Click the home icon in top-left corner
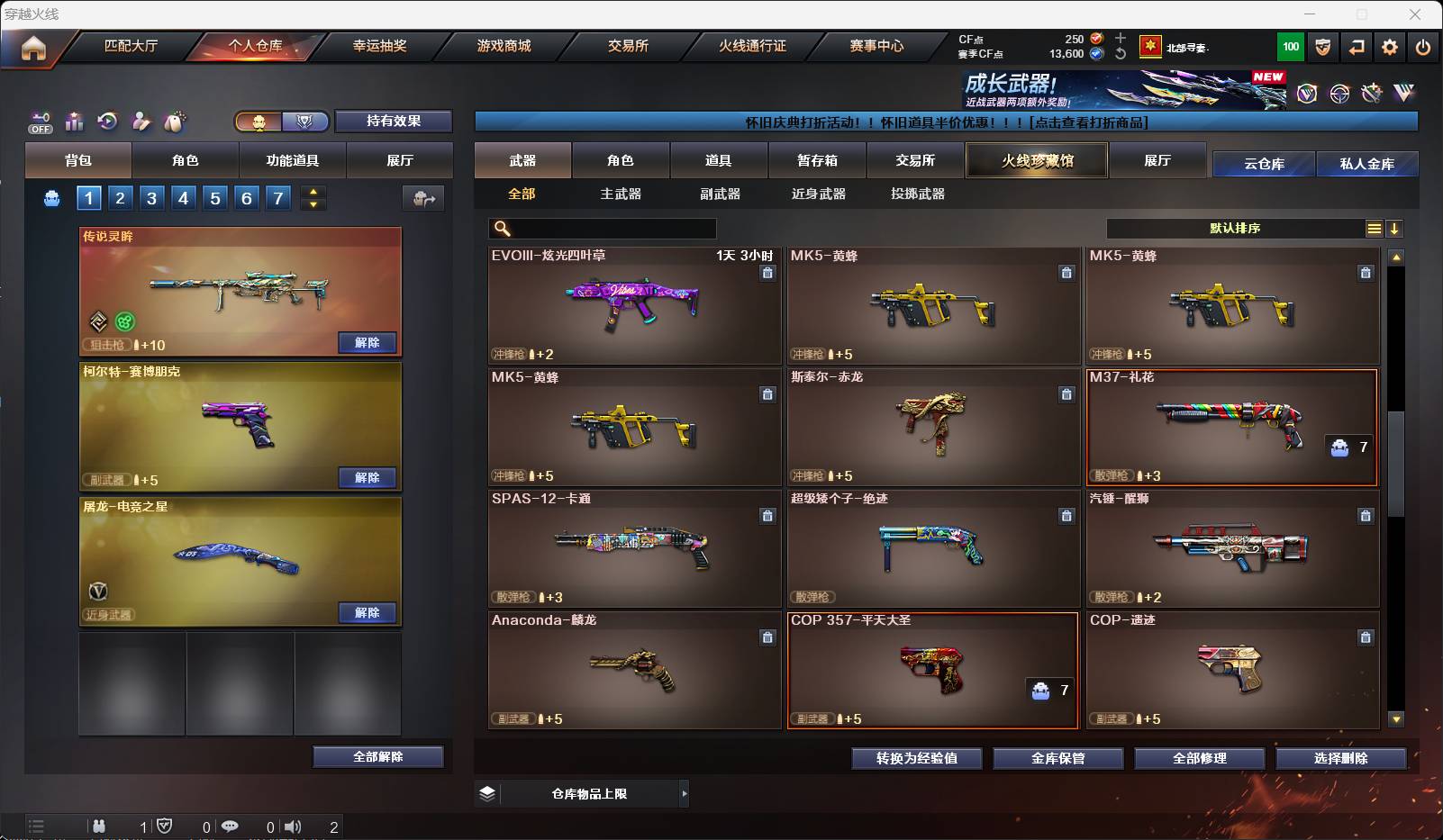 pos(33,47)
